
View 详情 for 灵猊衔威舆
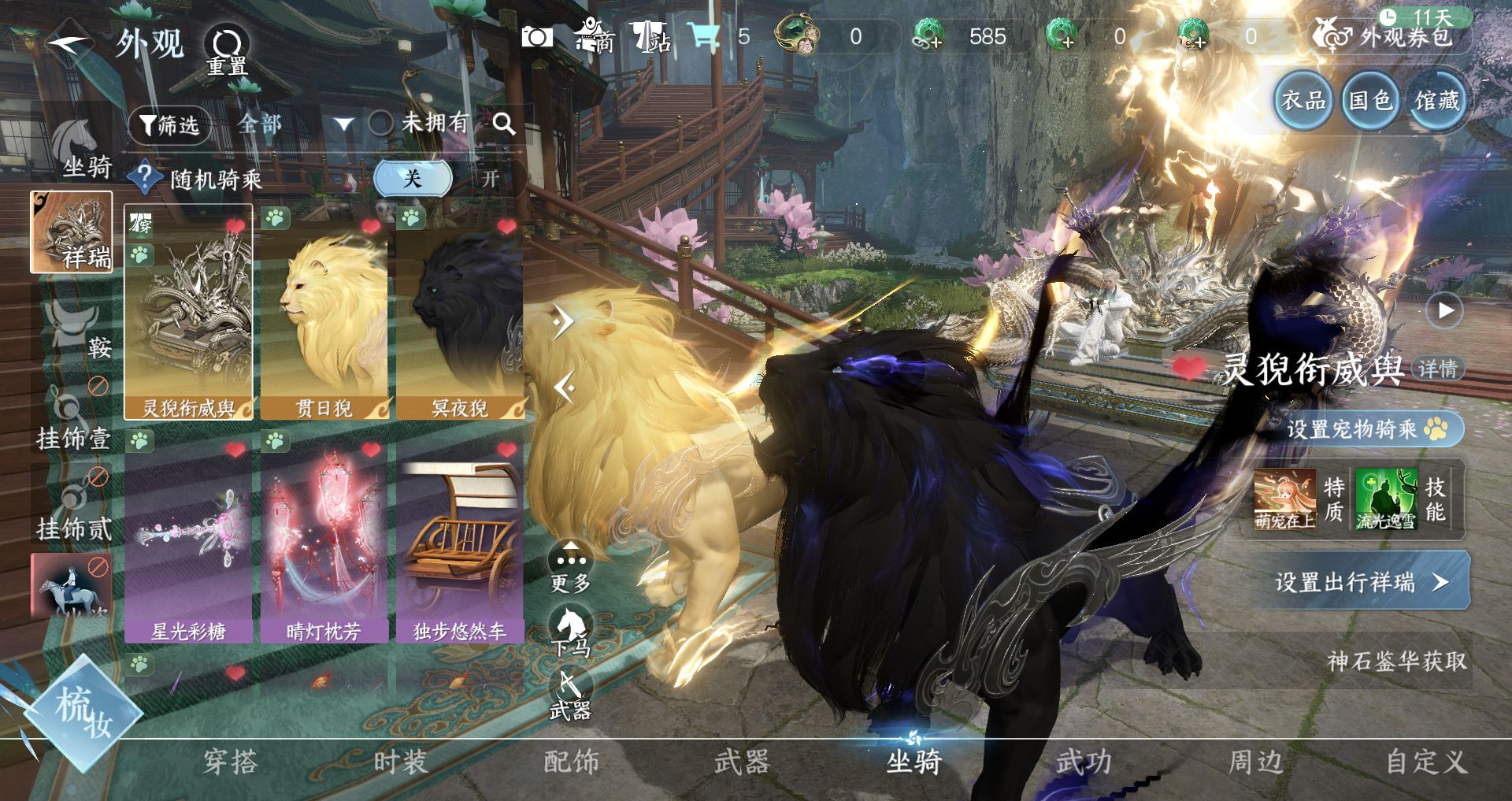point(1437,369)
